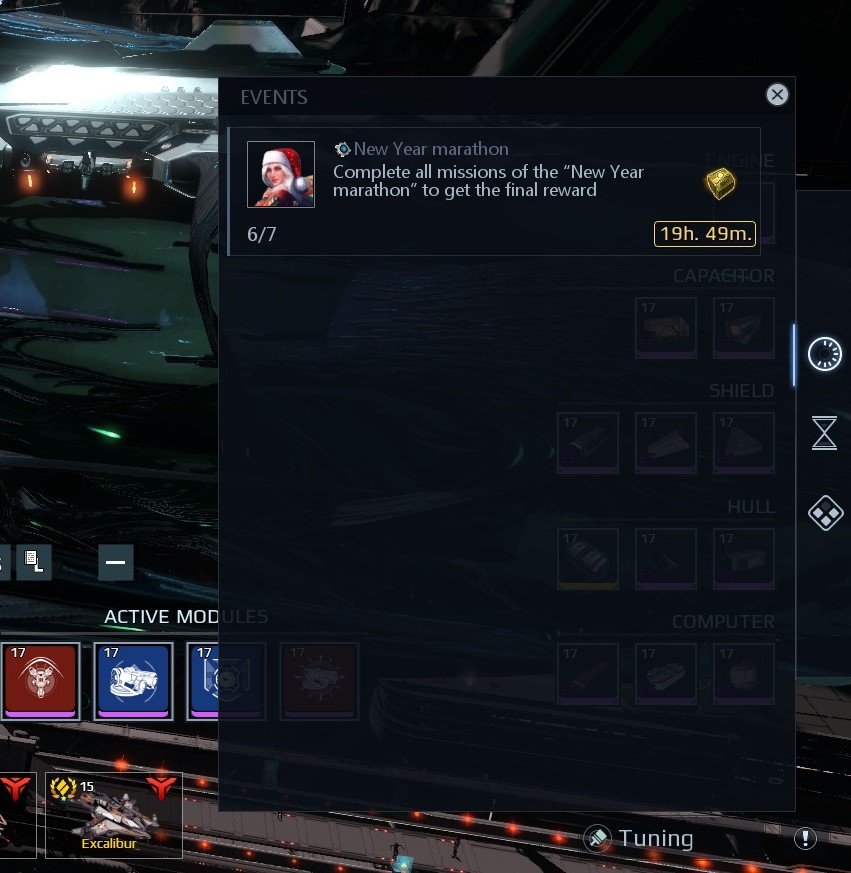Select the red skull active module
851x873 pixels.
click(x=41, y=680)
